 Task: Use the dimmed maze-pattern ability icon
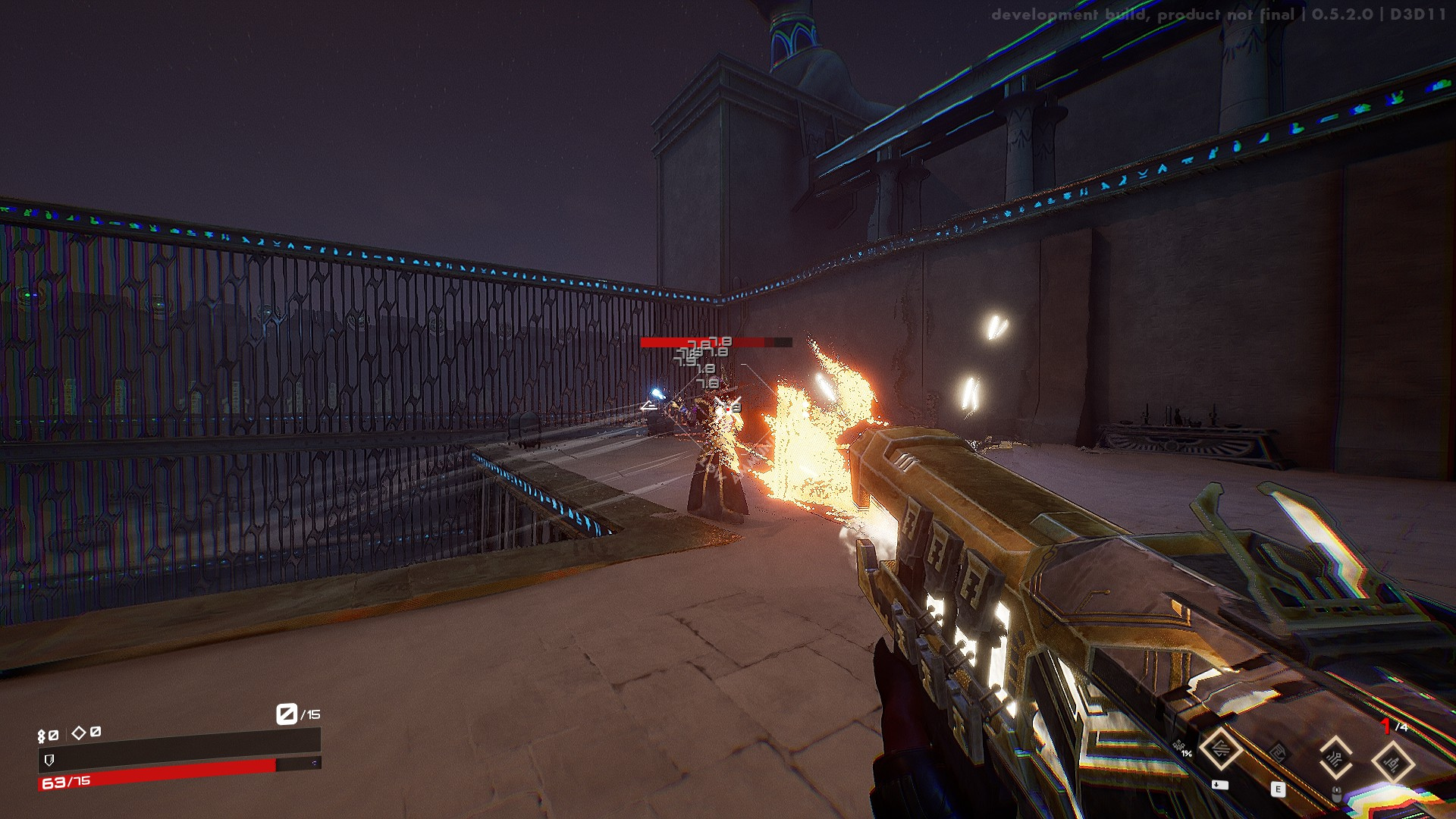click(1278, 755)
